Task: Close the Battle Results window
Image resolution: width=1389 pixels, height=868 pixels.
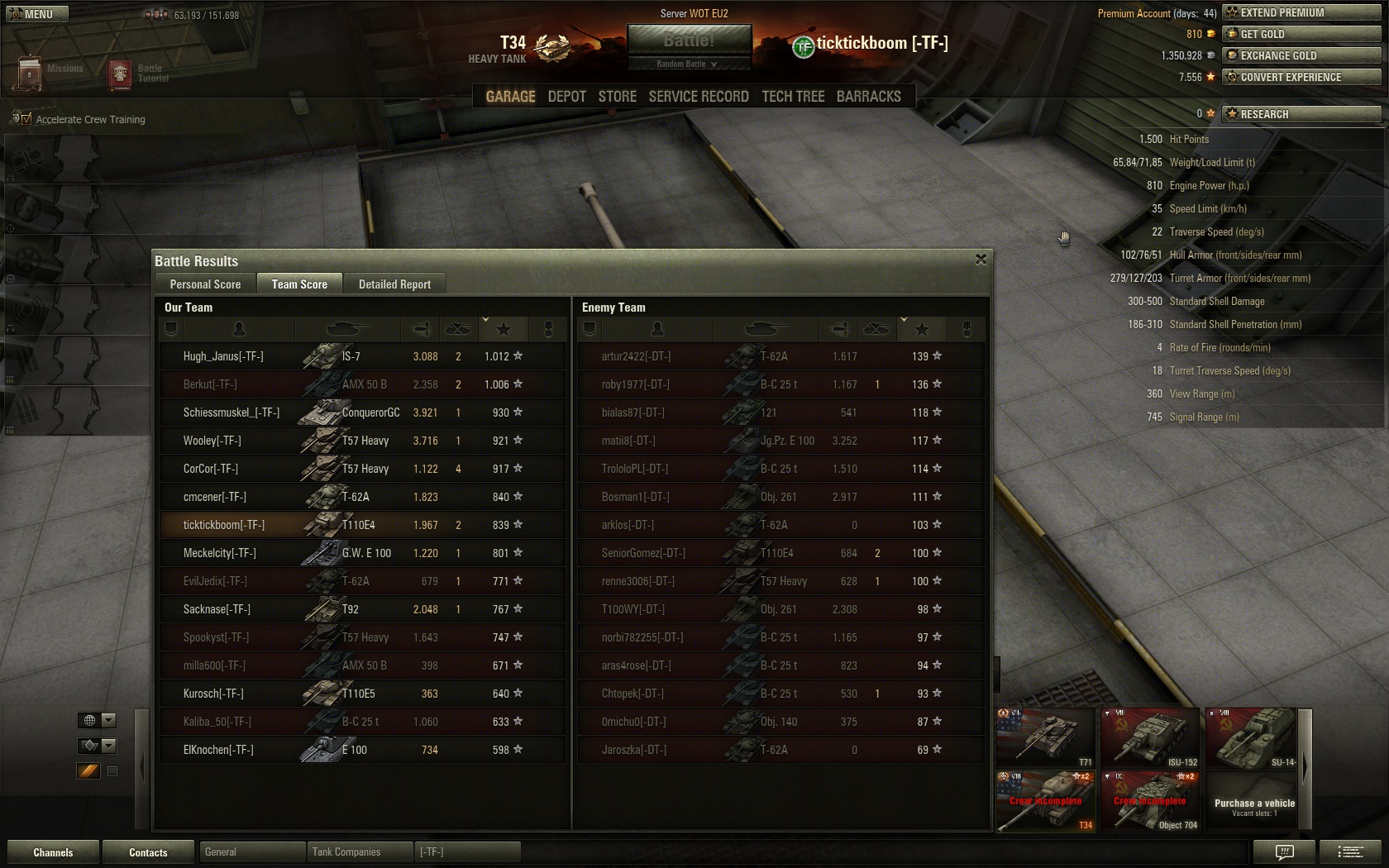Action: click(x=981, y=260)
